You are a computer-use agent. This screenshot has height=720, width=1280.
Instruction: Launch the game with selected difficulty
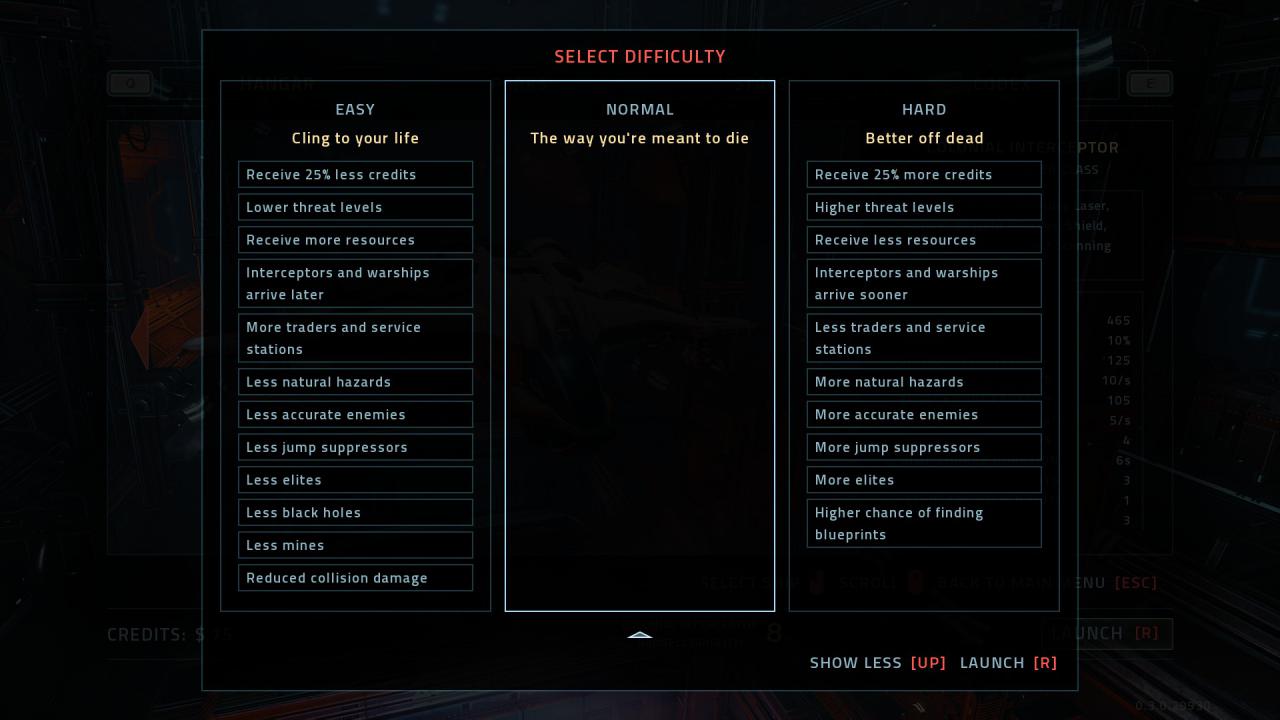[x=1008, y=663]
